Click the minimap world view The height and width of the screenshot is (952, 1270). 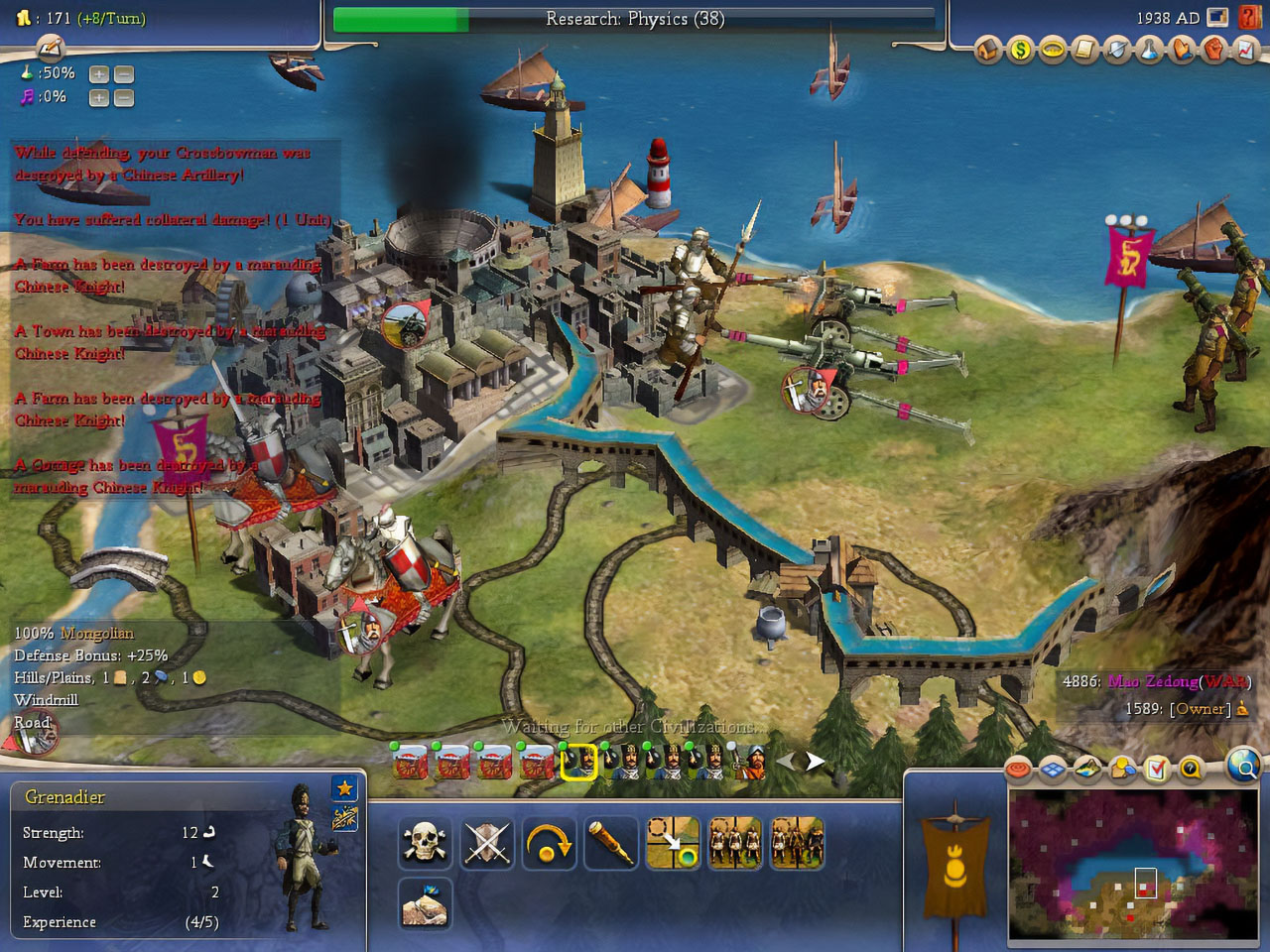click(x=1131, y=863)
